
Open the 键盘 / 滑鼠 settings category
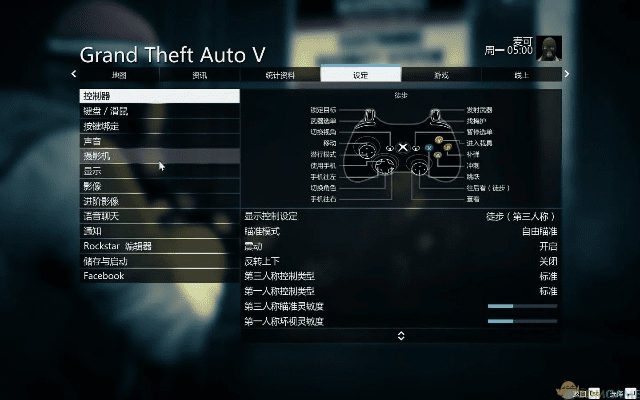(x=160, y=111)
